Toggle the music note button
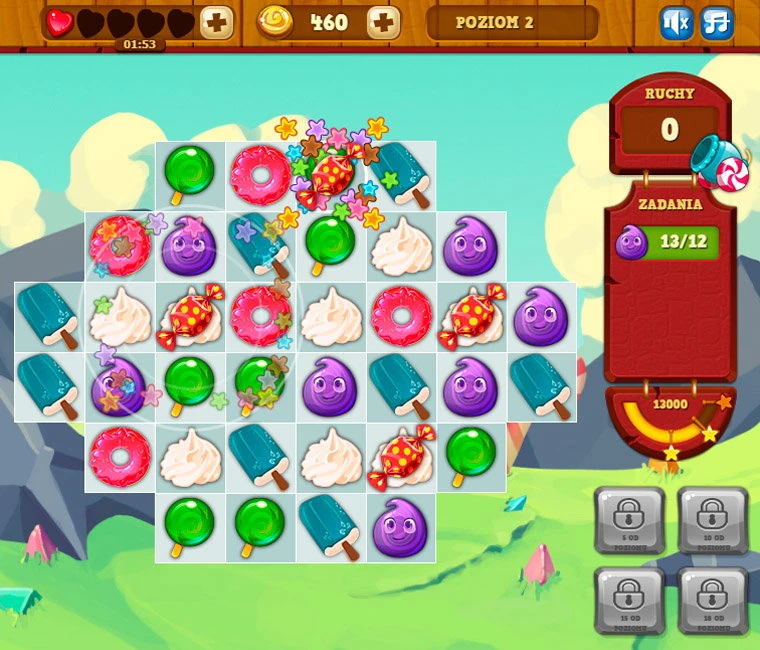760x650 pixels. 716,23
